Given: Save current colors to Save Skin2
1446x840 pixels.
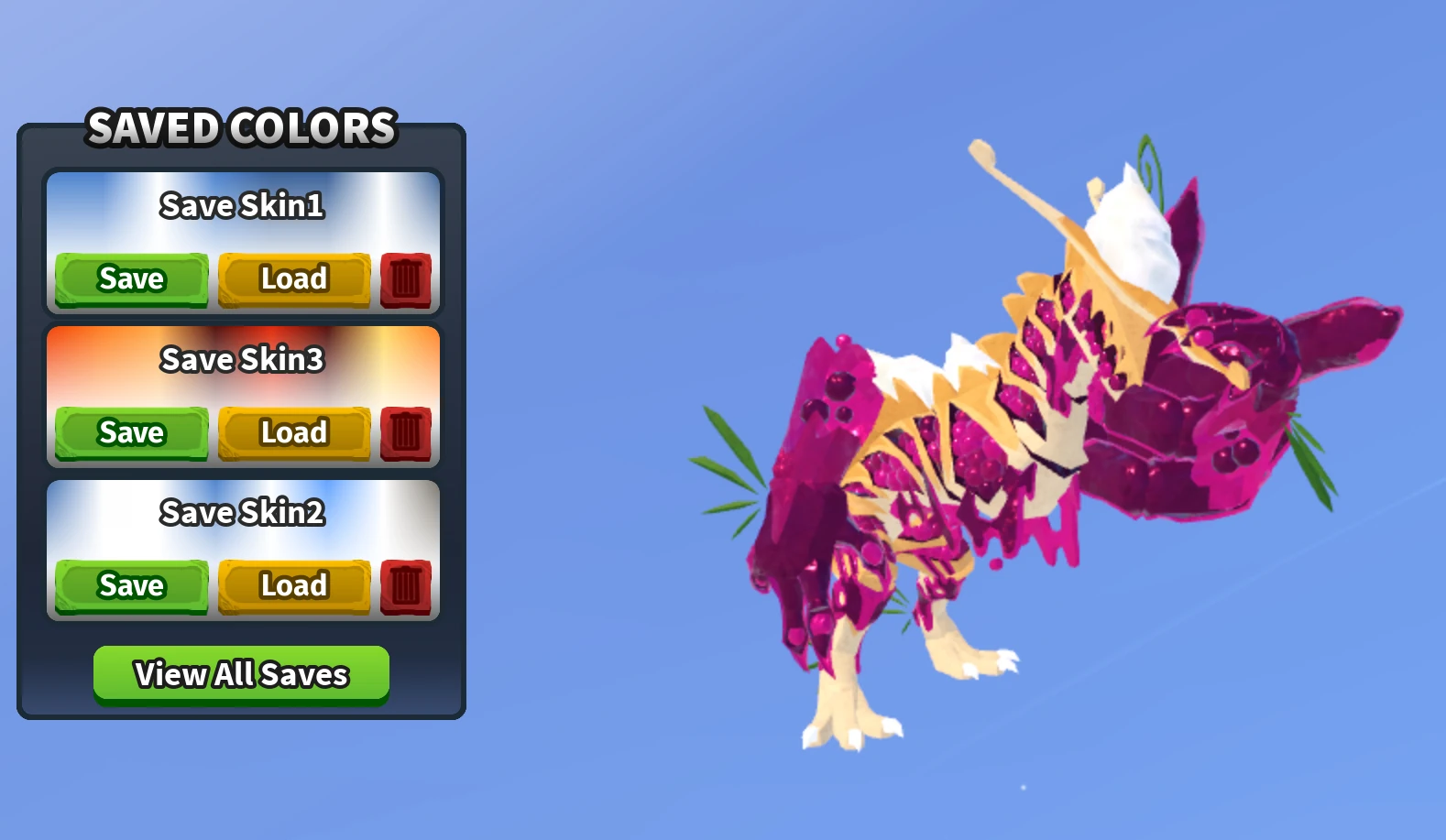Looking at the screenshot, I should point(130,585).
